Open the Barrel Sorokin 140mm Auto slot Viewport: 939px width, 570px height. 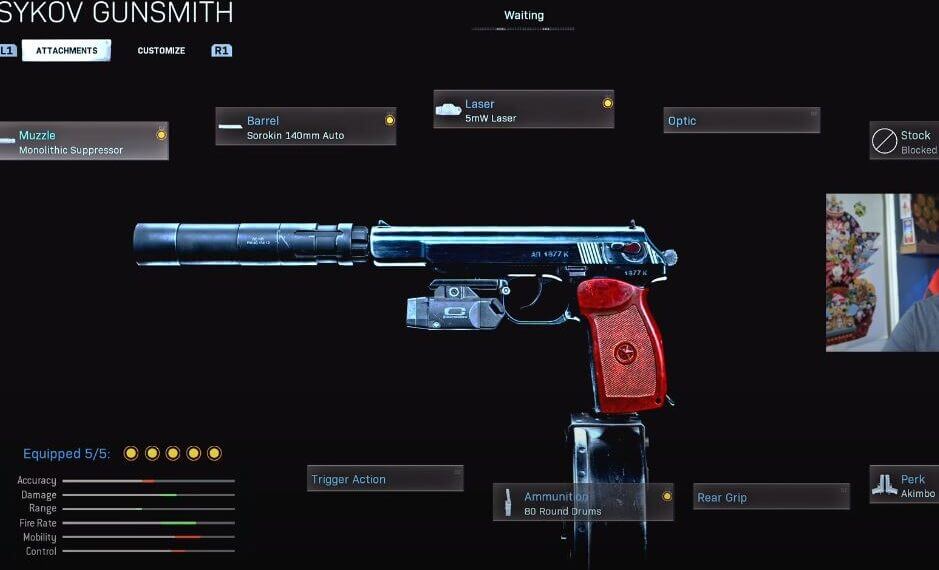[305, 127]
